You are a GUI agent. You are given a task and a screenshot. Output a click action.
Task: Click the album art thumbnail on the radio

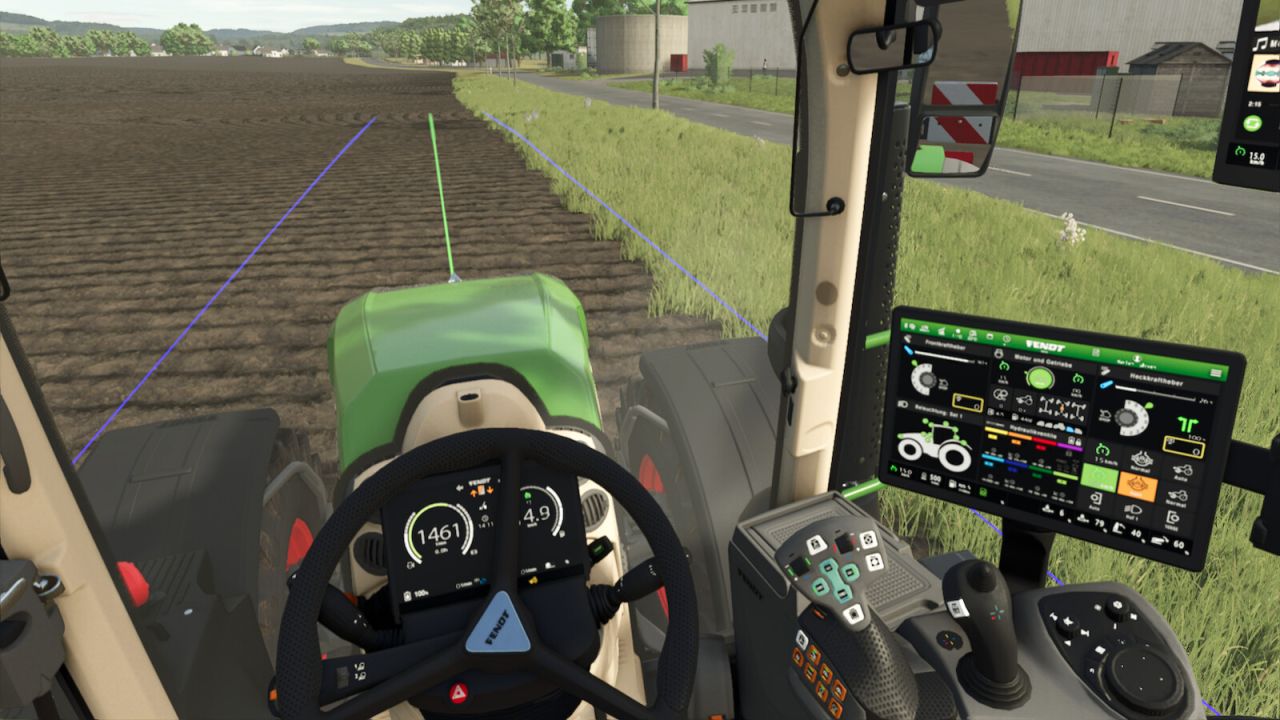[x=1263, y=73]
